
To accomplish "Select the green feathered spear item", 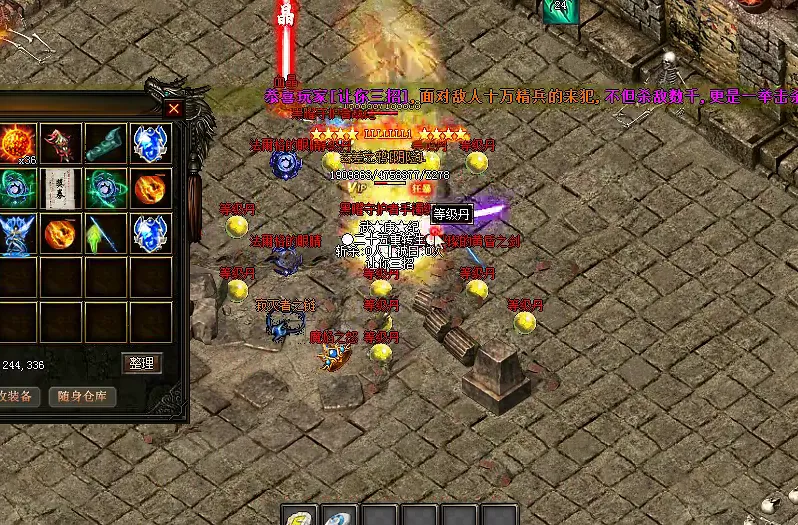I will point(105,232).
